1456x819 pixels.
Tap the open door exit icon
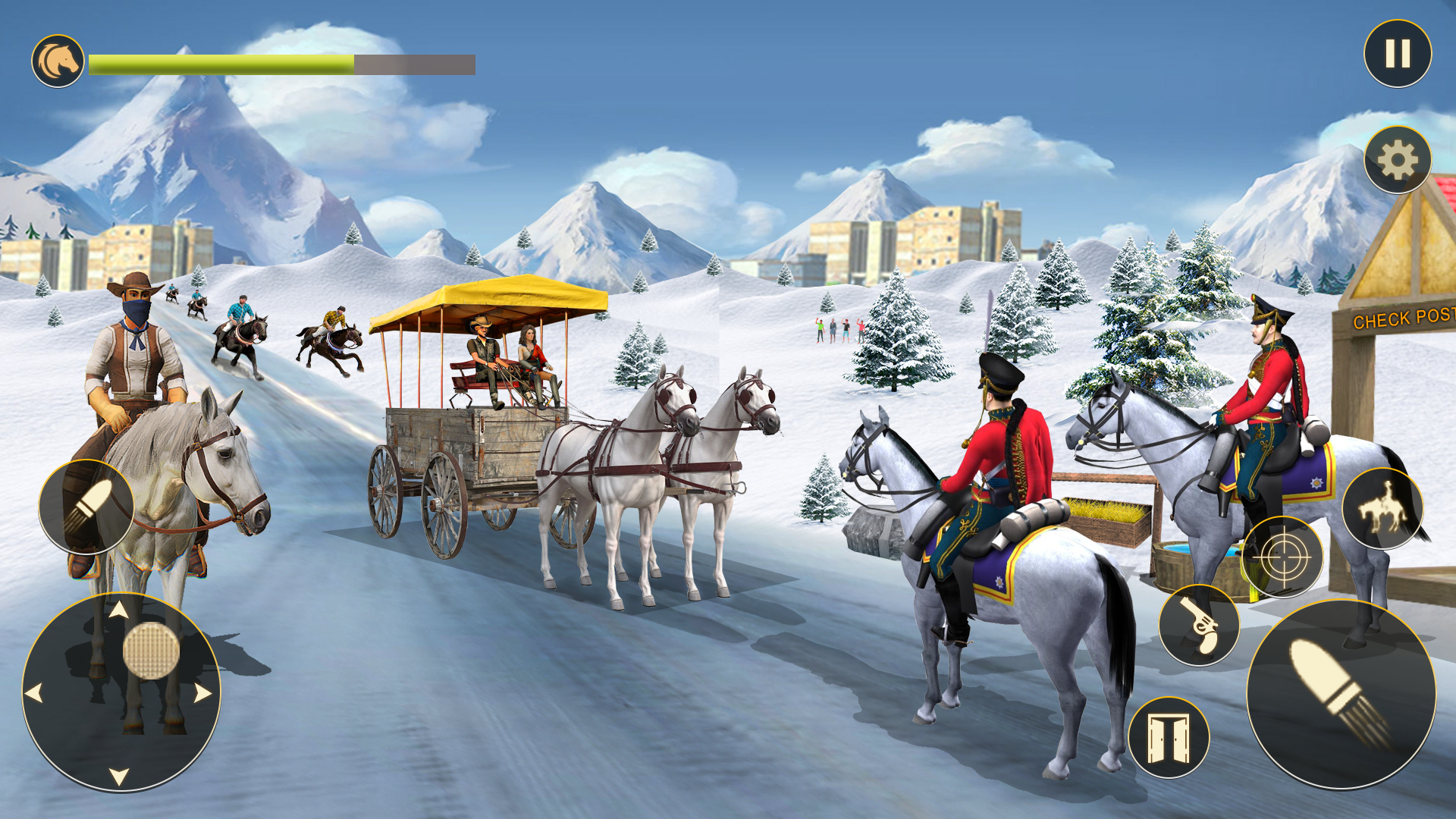[x=1169, y=739]
